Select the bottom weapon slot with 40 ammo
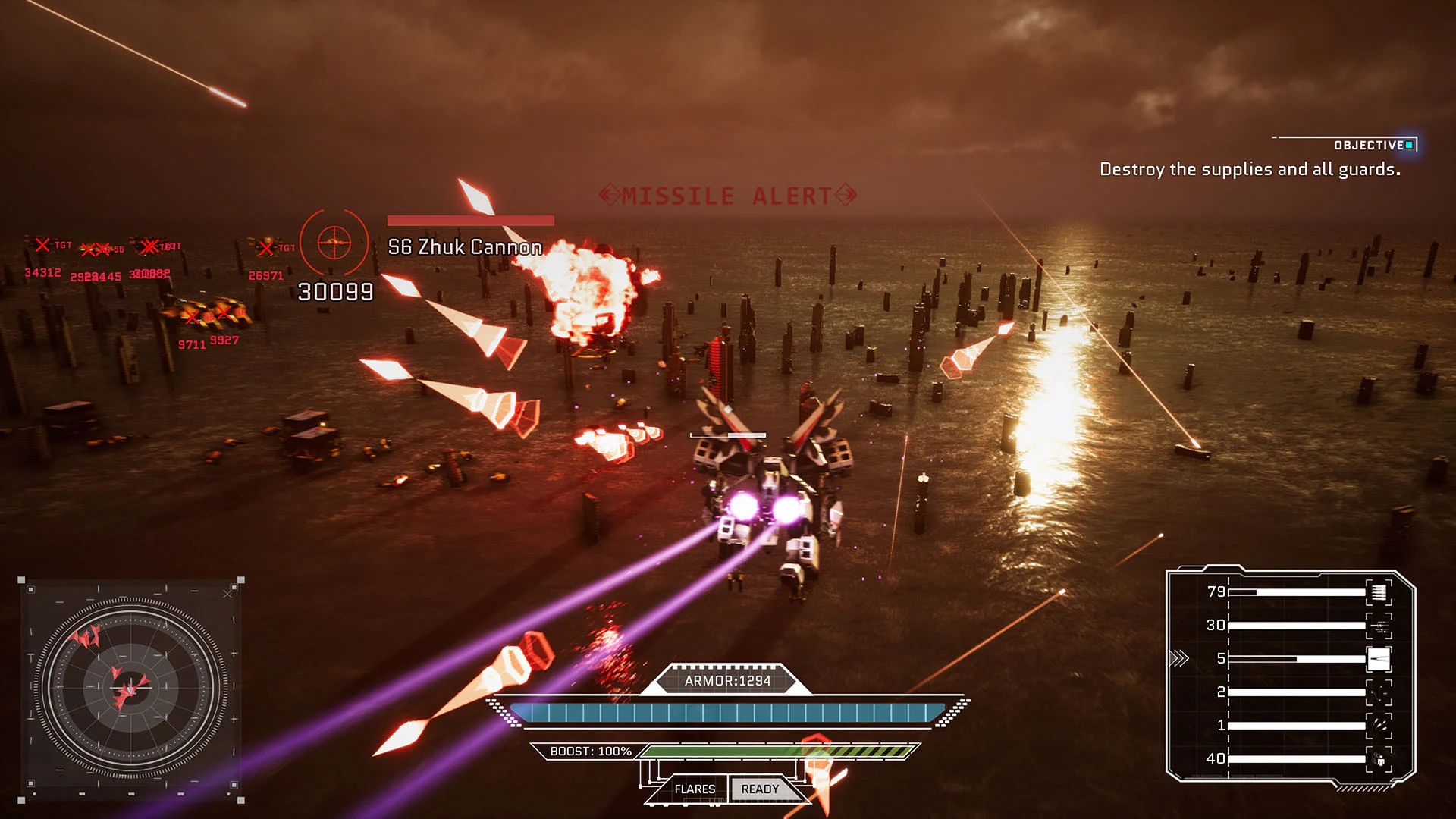The image size is (1456, 819). (1378, 759)
